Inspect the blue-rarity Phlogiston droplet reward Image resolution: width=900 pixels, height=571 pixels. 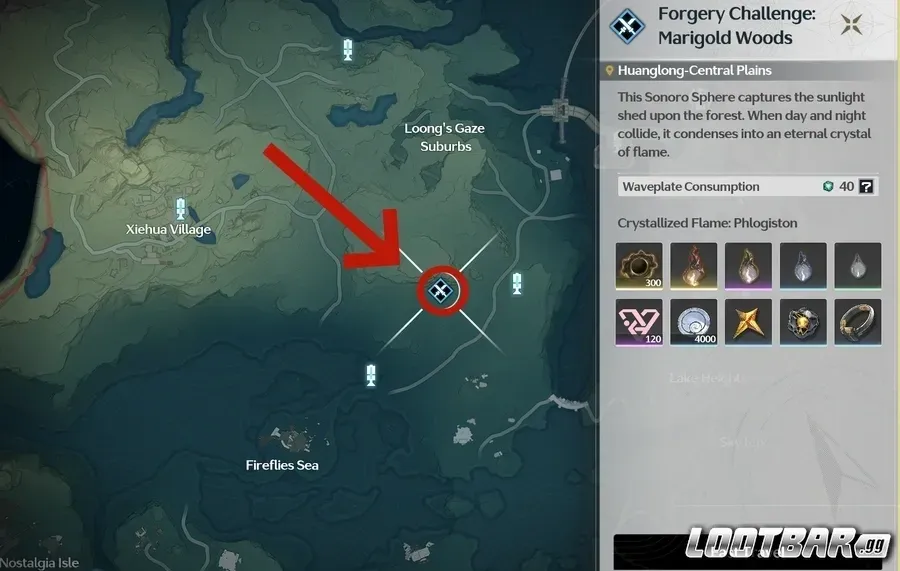point(803,267)
